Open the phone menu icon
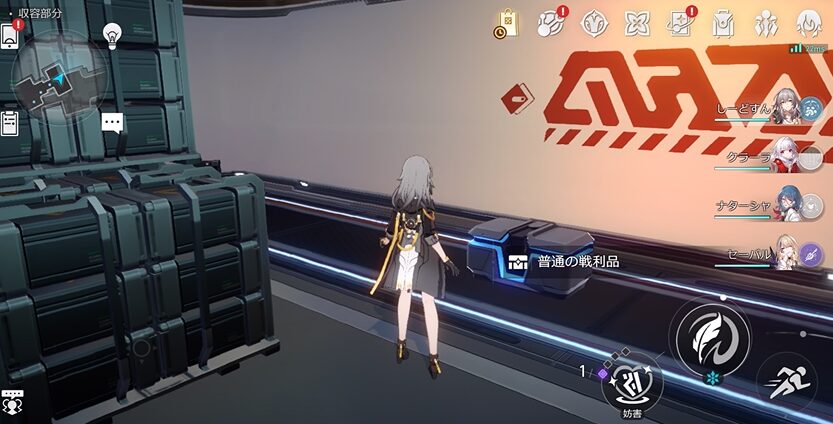The image size is (833, 424). coord(10,35)
